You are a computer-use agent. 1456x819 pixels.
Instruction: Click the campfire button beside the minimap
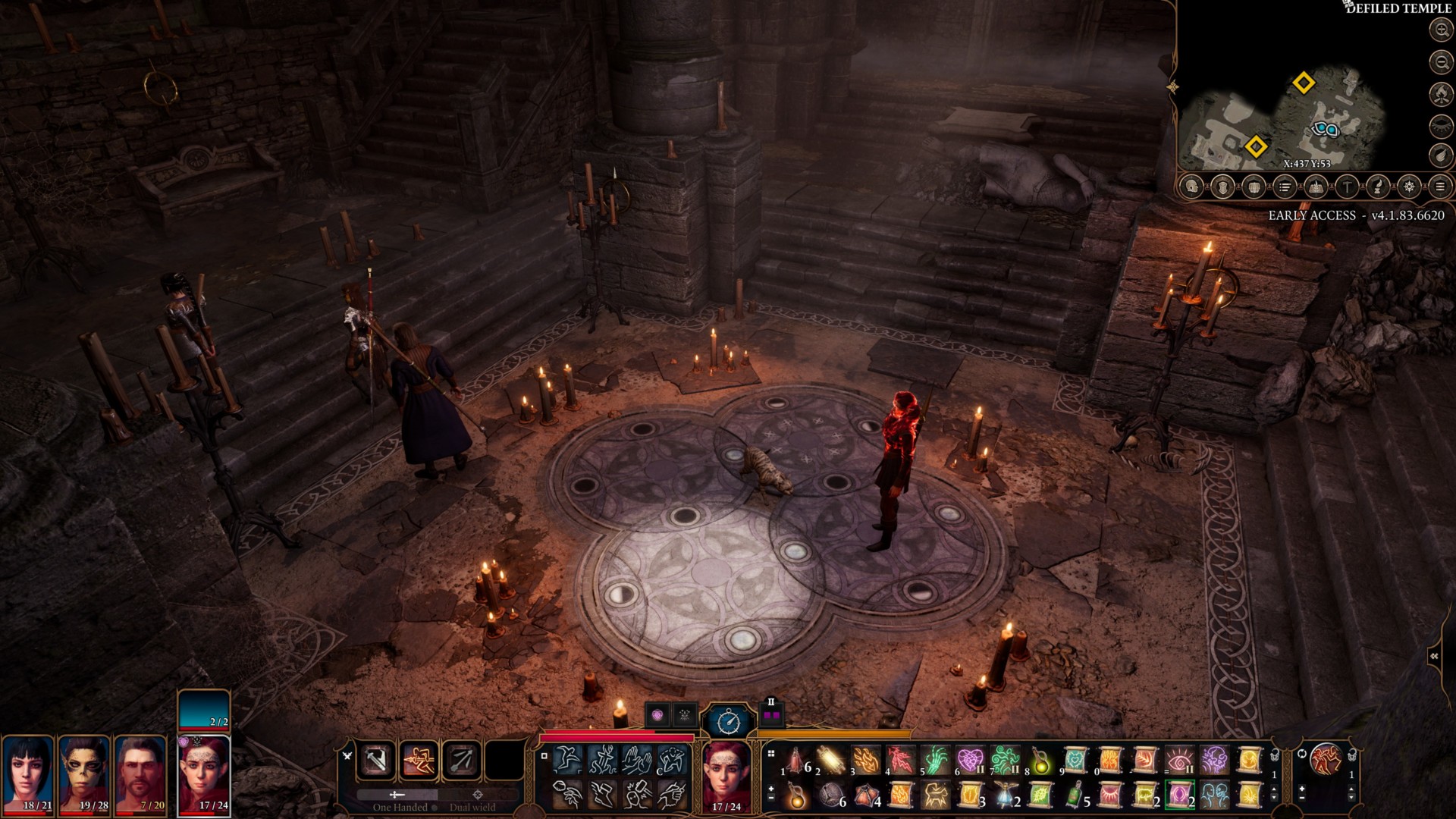[x=1440, y=93]
